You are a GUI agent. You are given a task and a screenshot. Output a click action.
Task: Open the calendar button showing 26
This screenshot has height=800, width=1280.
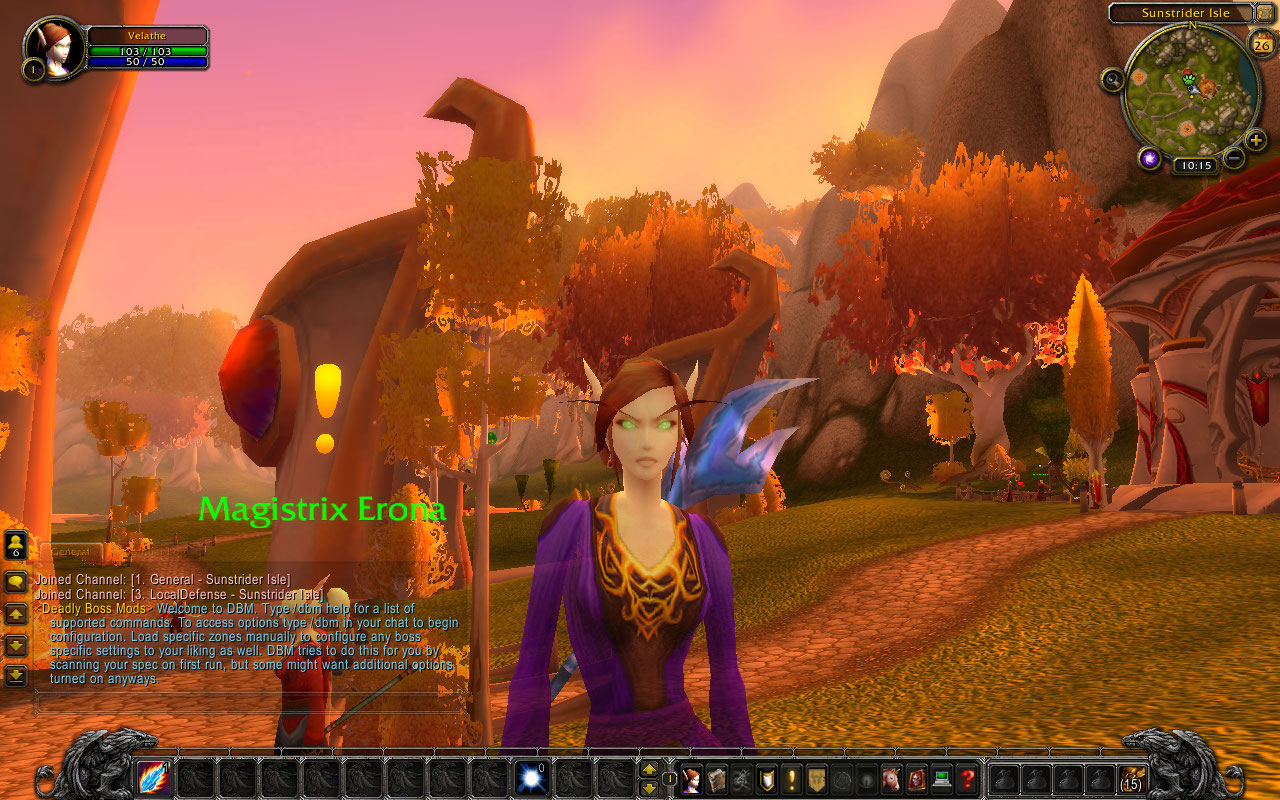click(x=1261, y=43)
